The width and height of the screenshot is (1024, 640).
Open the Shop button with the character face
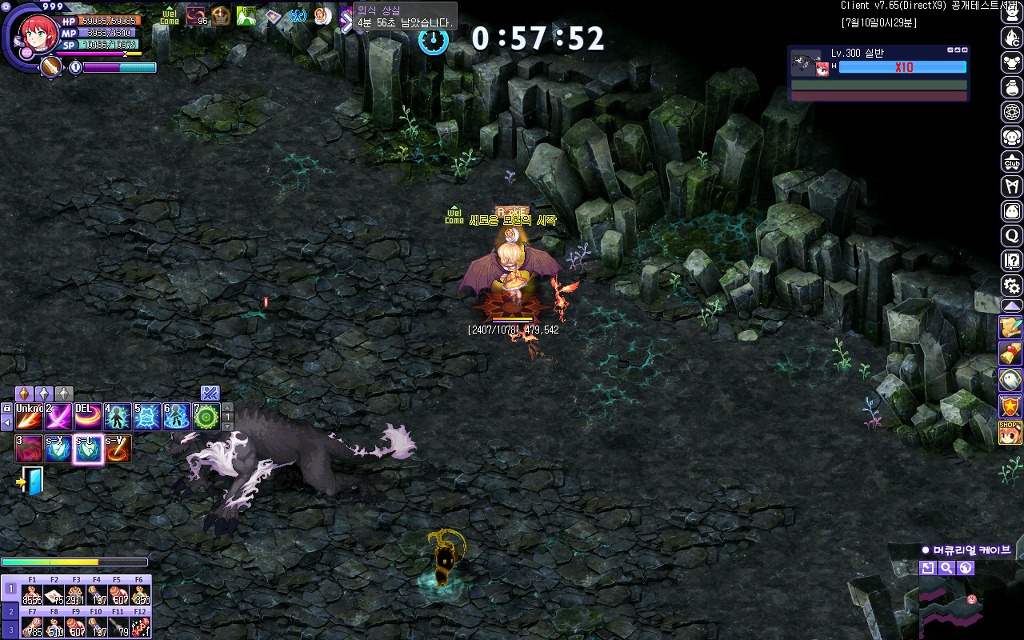pos(1011,432)
